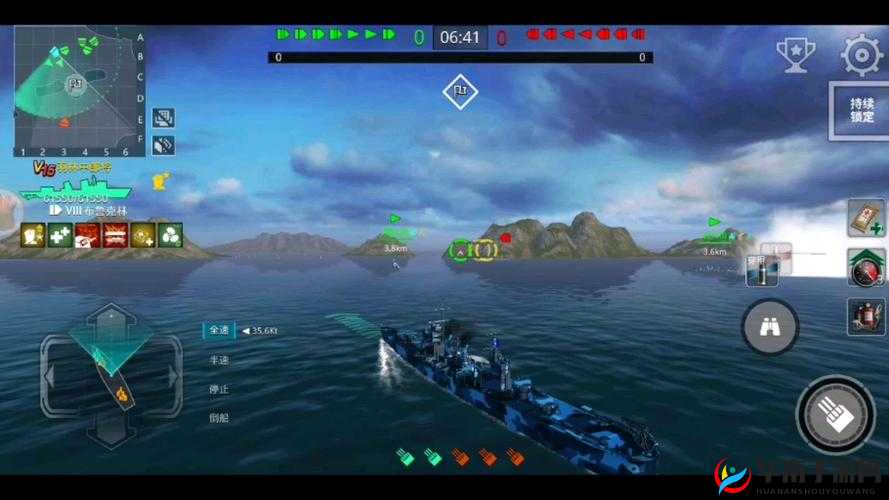The height and width of the screenshot is (500, 889).
Task: Click the sound-wave button beside the minimap
Action: pyautogui.click(x=163, y=145)
